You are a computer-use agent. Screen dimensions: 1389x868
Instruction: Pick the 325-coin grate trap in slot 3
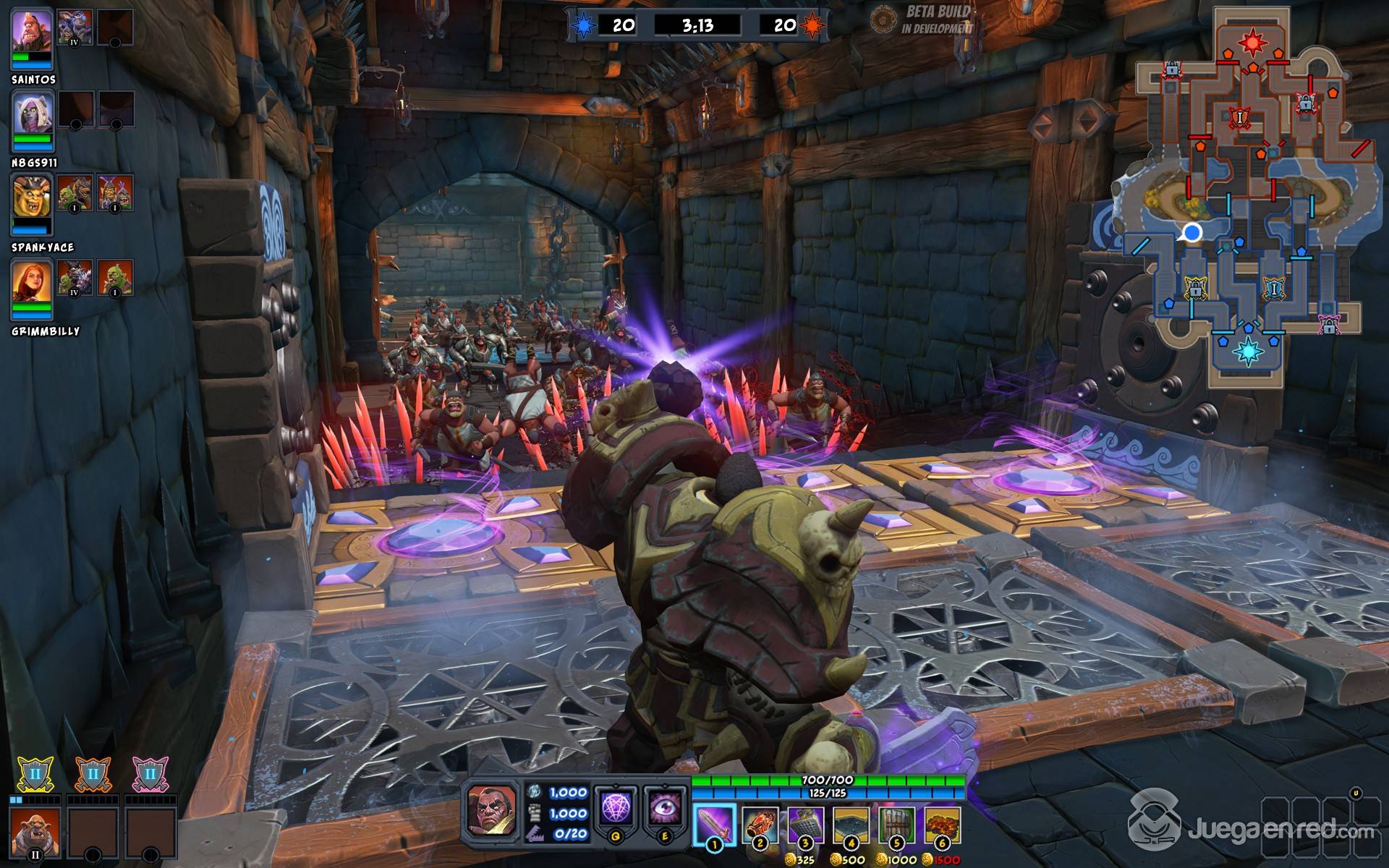pyautogui.click(x=805, y=825)
